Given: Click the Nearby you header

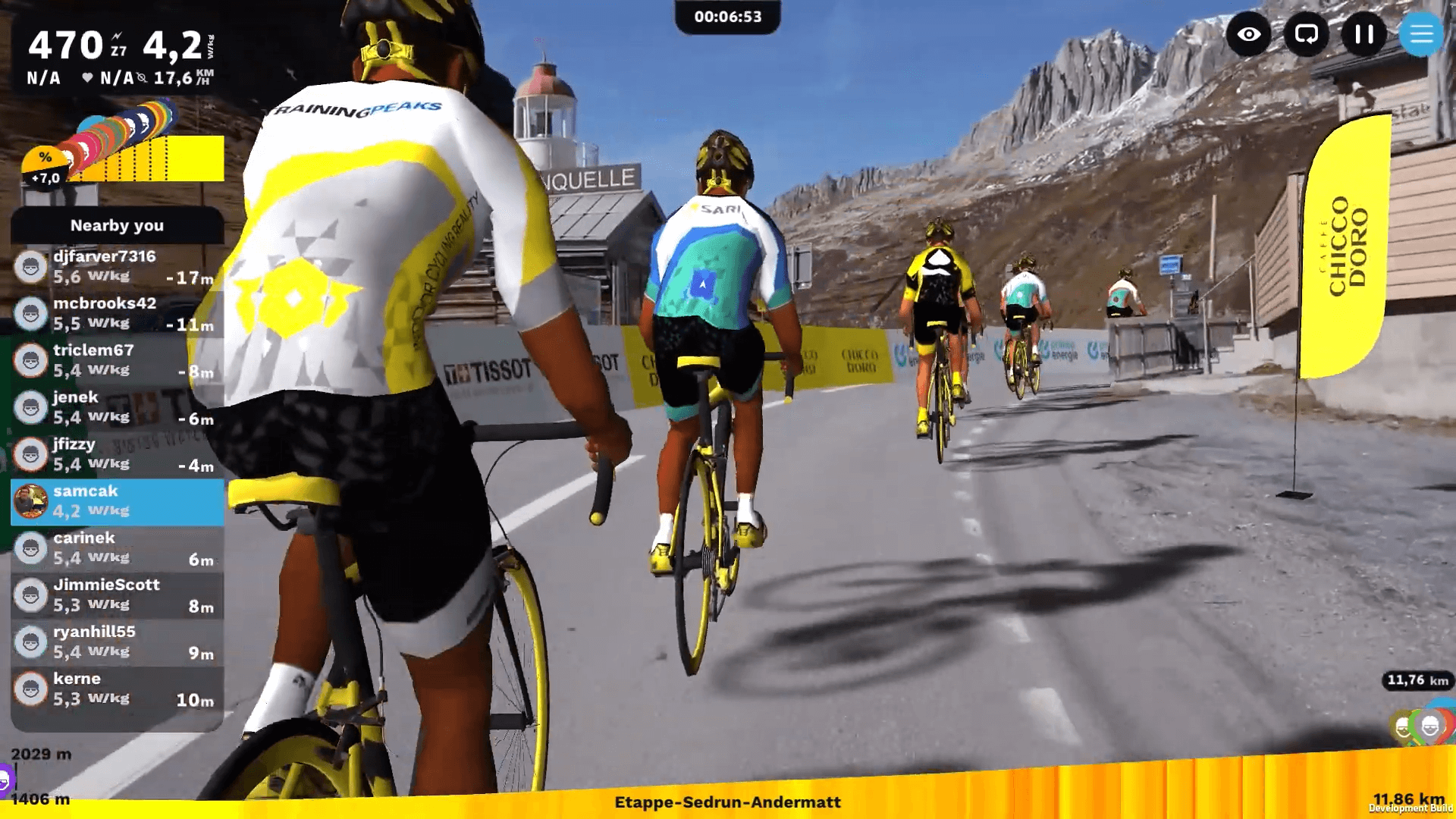Looking at the screenshot, I should point(118,225).
